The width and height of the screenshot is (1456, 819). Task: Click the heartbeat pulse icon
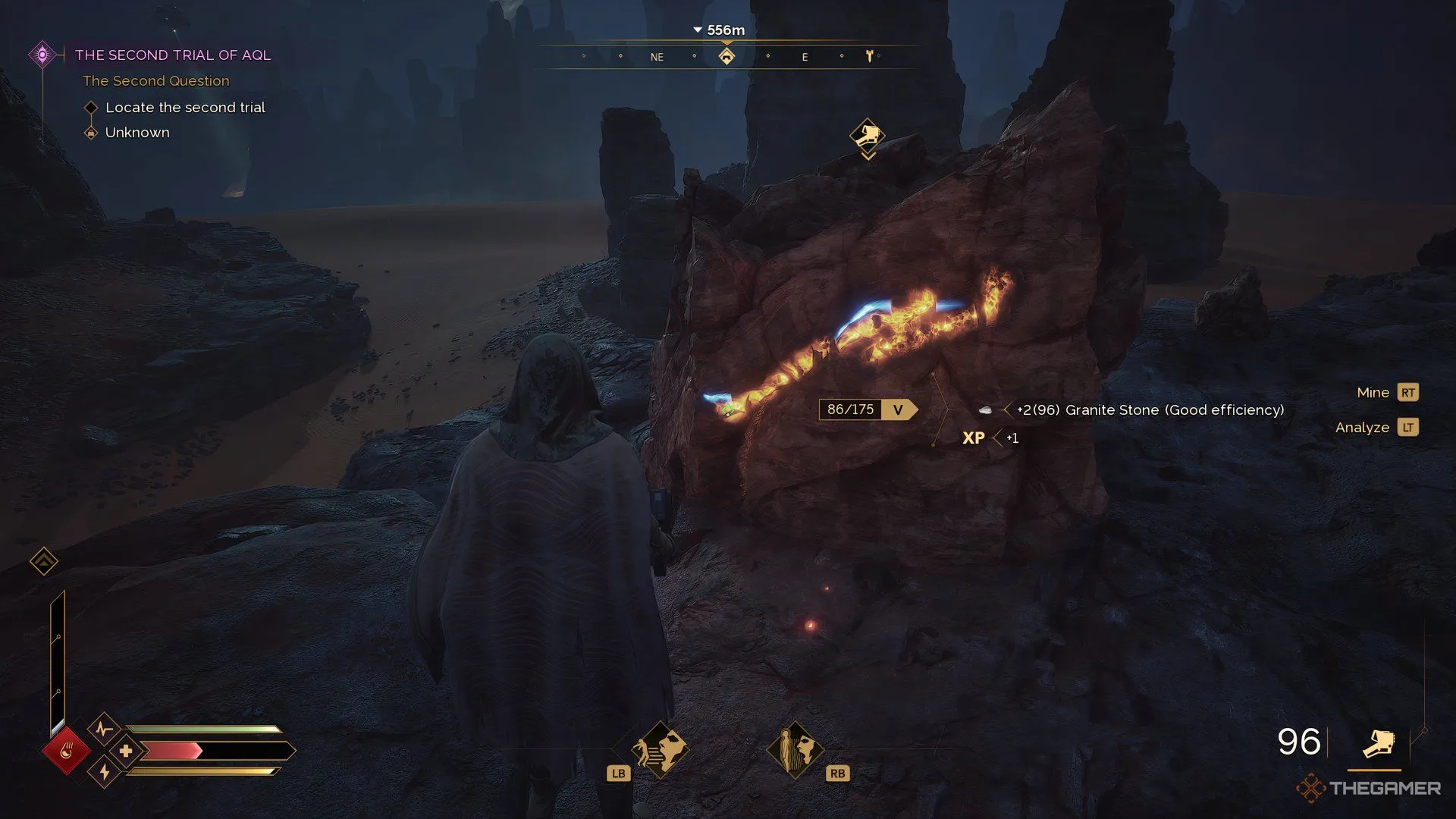click(105, 730)
